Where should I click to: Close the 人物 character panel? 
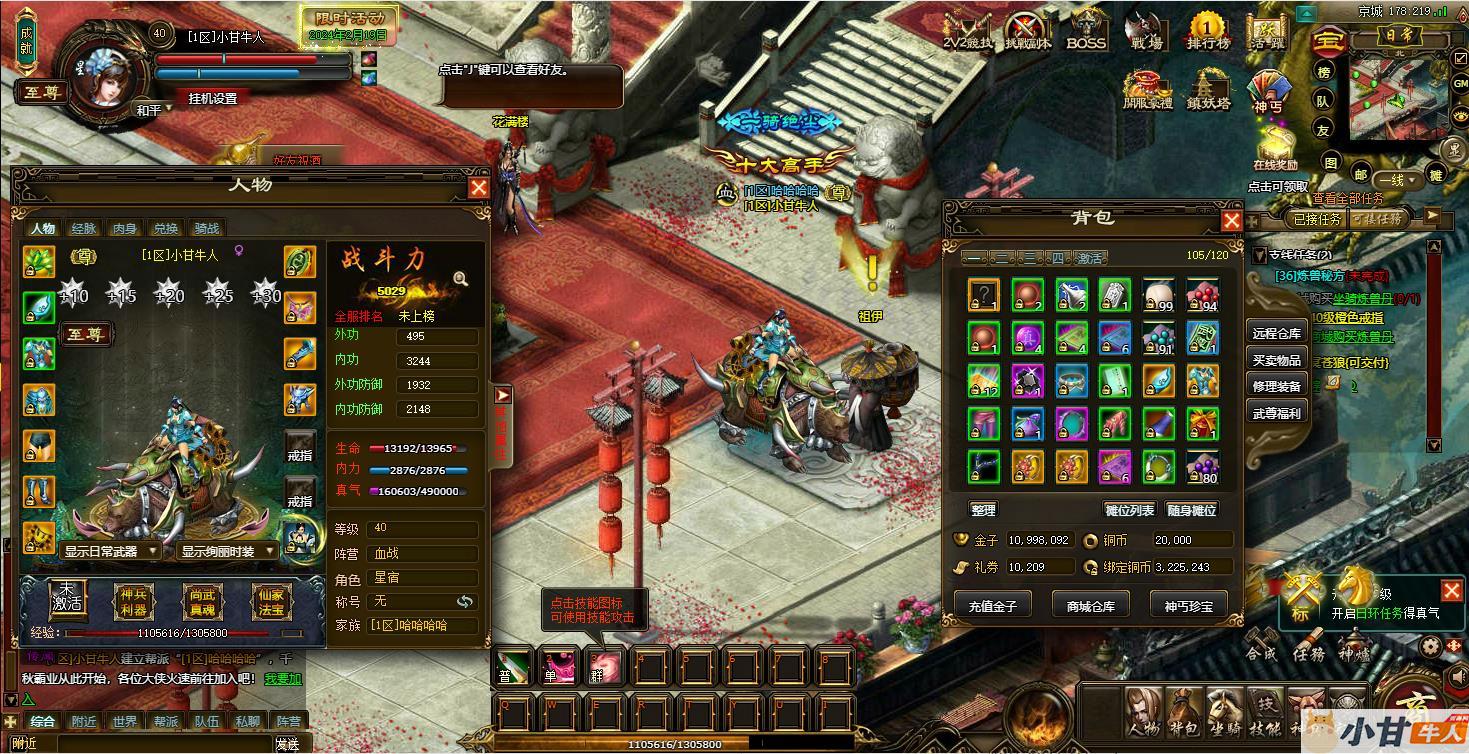[x=479, y=187]
